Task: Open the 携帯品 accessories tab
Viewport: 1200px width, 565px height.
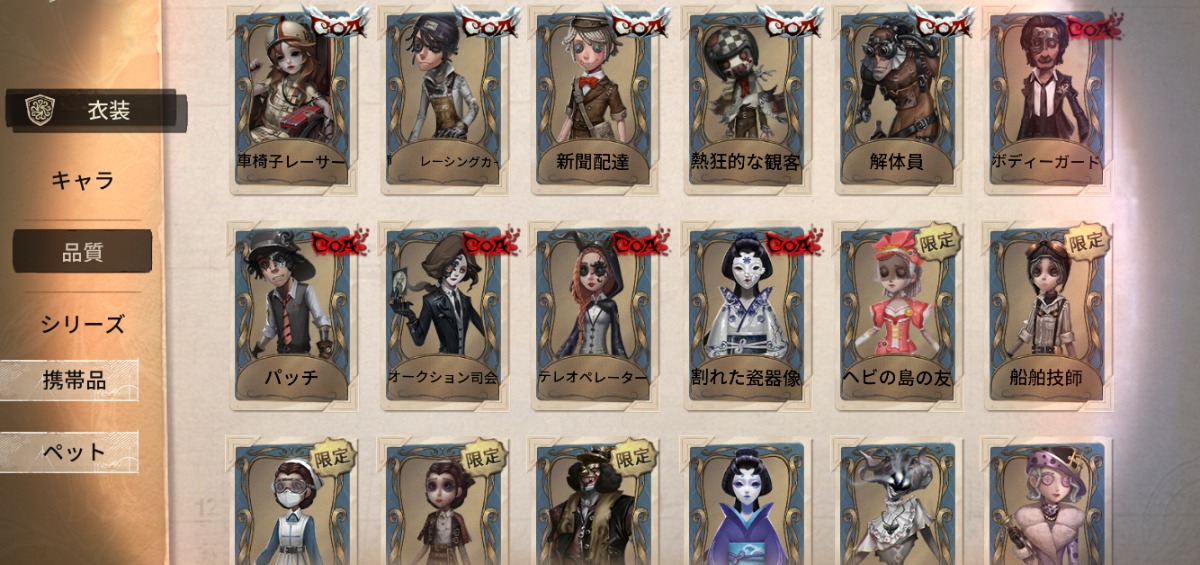Action: pyautogui.click(x=72, y=380)
